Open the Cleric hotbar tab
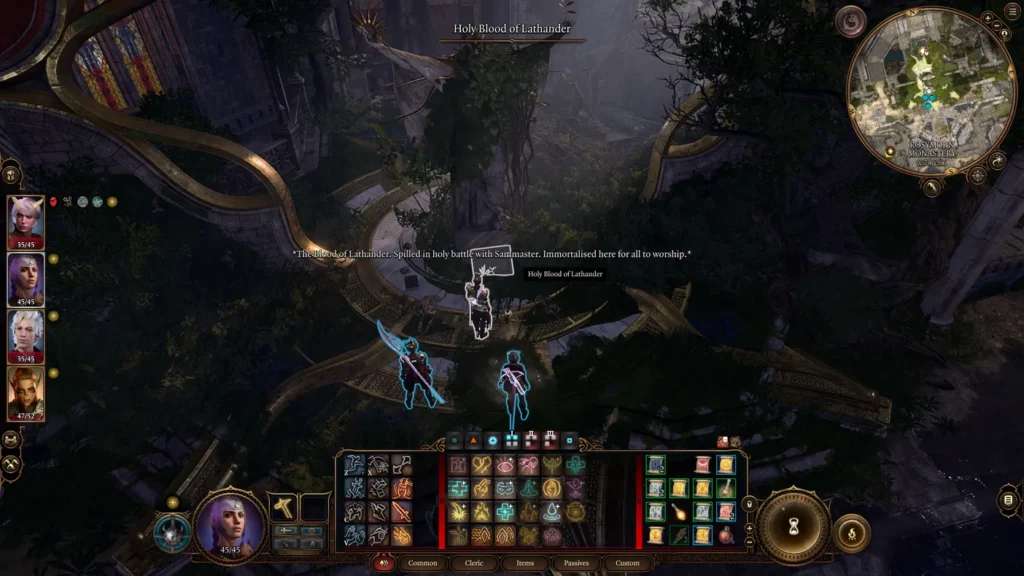This screenshot has width=1024, height=576. [473, 563]
